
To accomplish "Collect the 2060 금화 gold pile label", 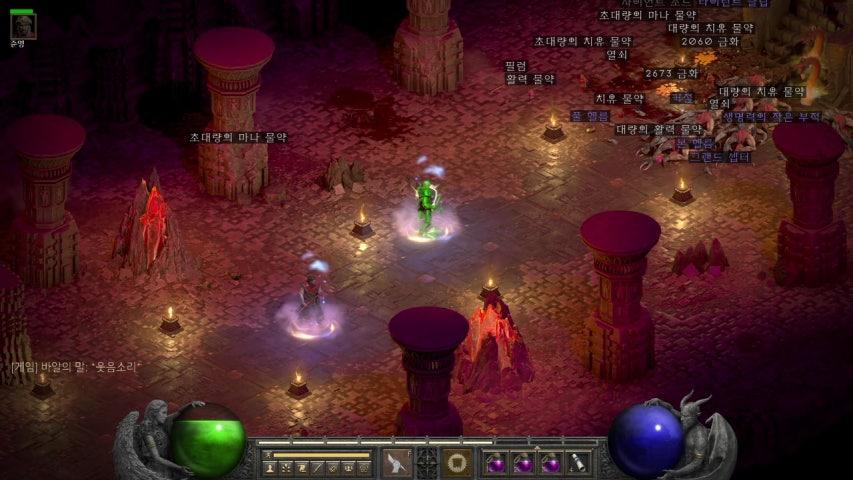I will 710,42.
